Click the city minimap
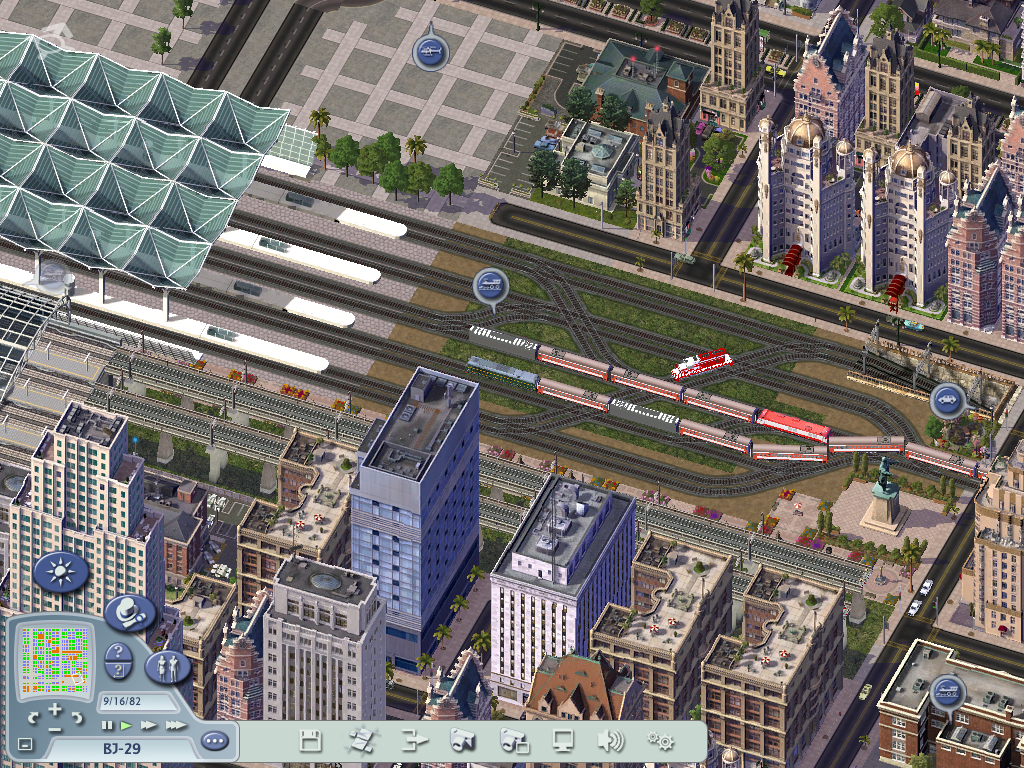The image size is (1024, 768). click(54, 660)
